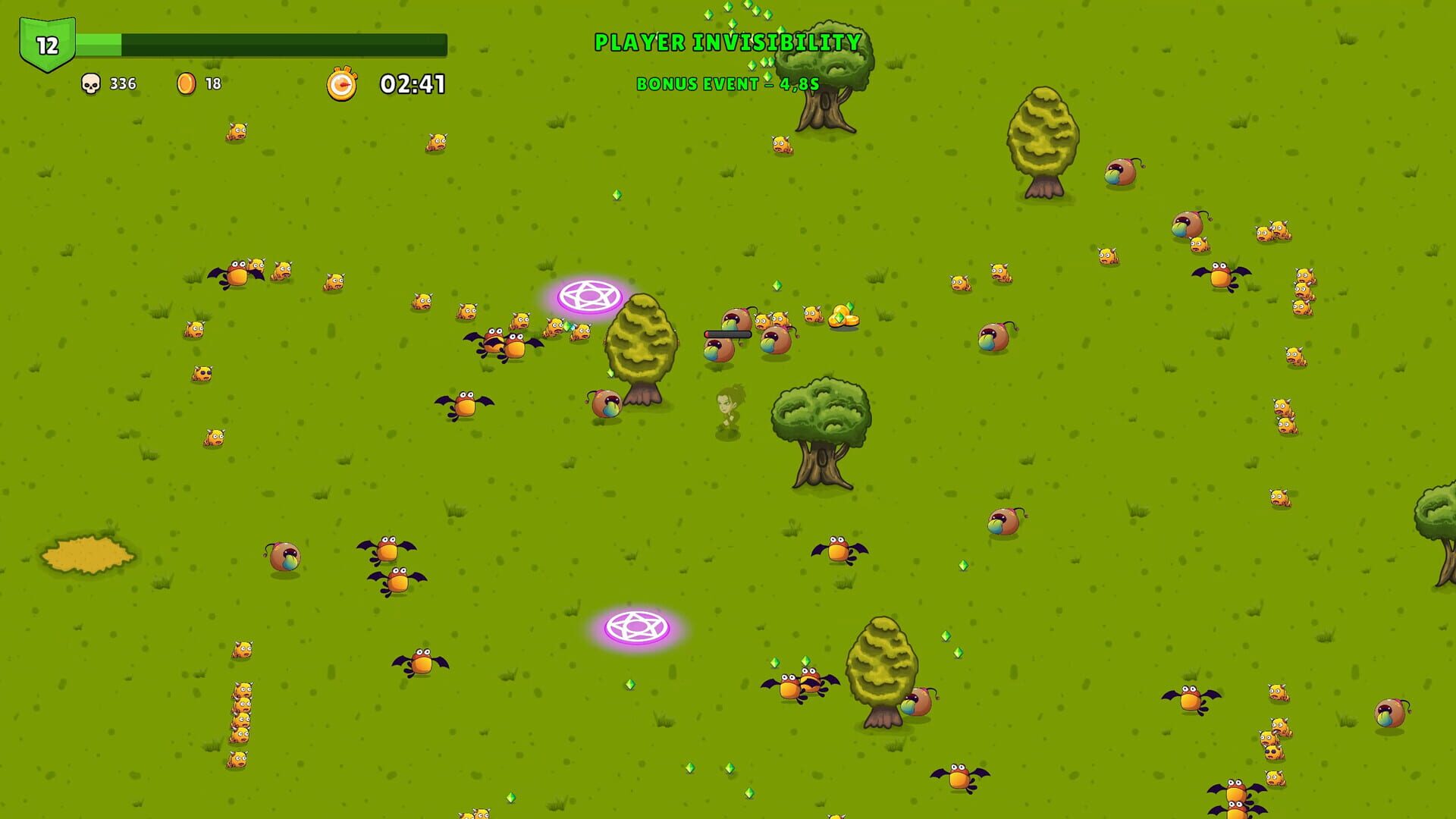Screen dimensions: 1456x819
Task: Click the PLAYER INVISIBILITY banner text
Action: click(726, 42)
